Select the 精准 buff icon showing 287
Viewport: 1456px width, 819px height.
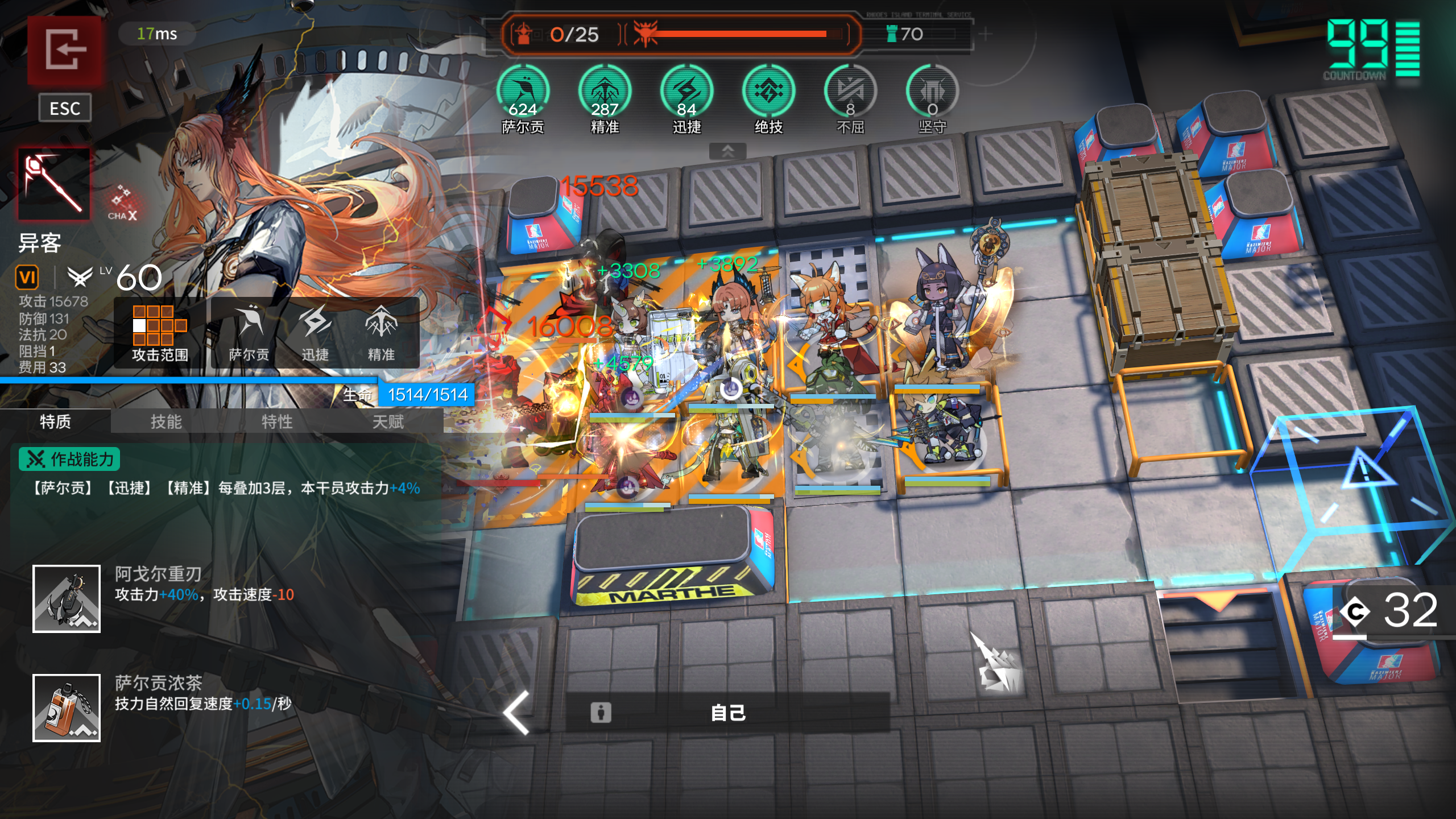point(605,92)
